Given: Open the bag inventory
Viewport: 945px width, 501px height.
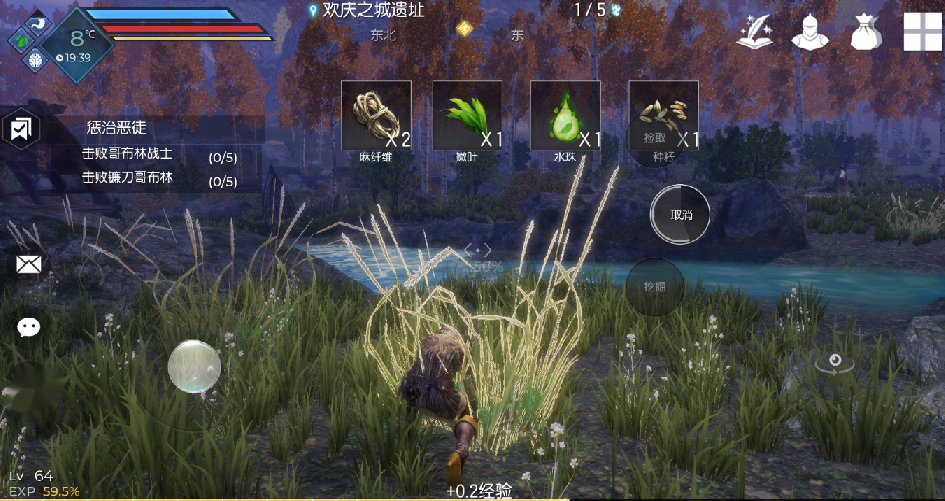Looking at the screenshot, I should [865, 32].
